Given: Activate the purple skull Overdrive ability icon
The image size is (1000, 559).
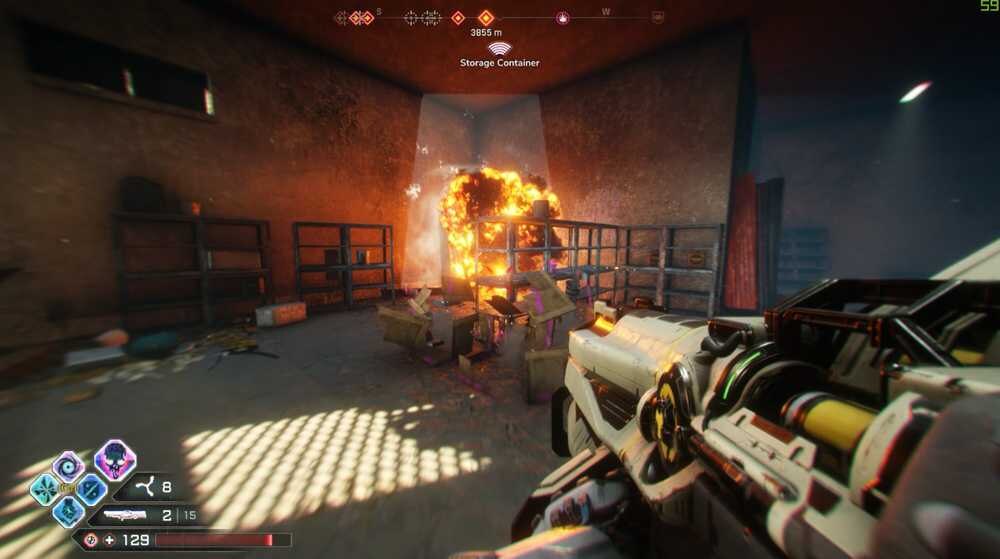Looking at the screenshot, I should click(115, 460).
